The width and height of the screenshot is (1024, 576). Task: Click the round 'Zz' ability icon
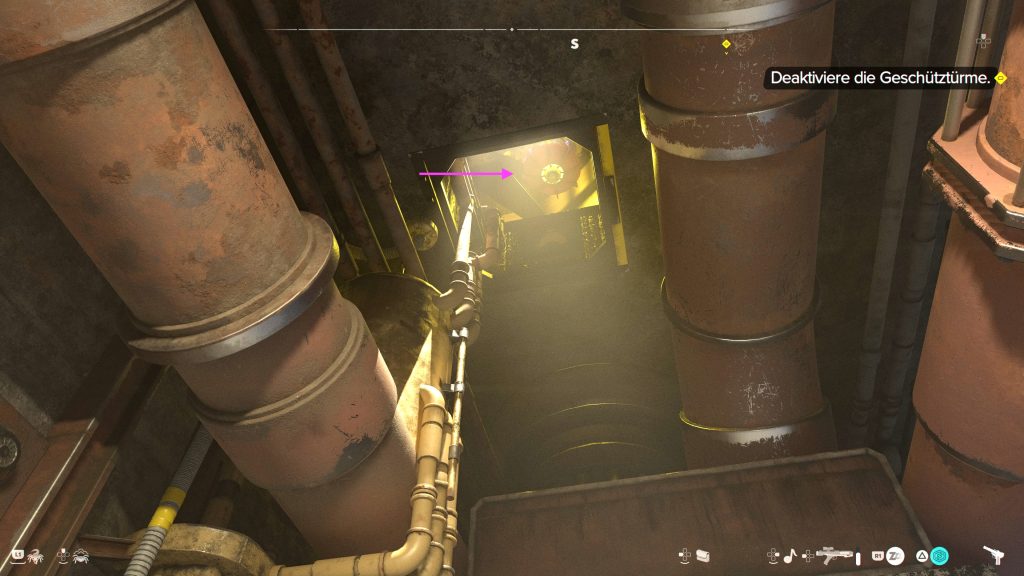(x=896, y=554)
